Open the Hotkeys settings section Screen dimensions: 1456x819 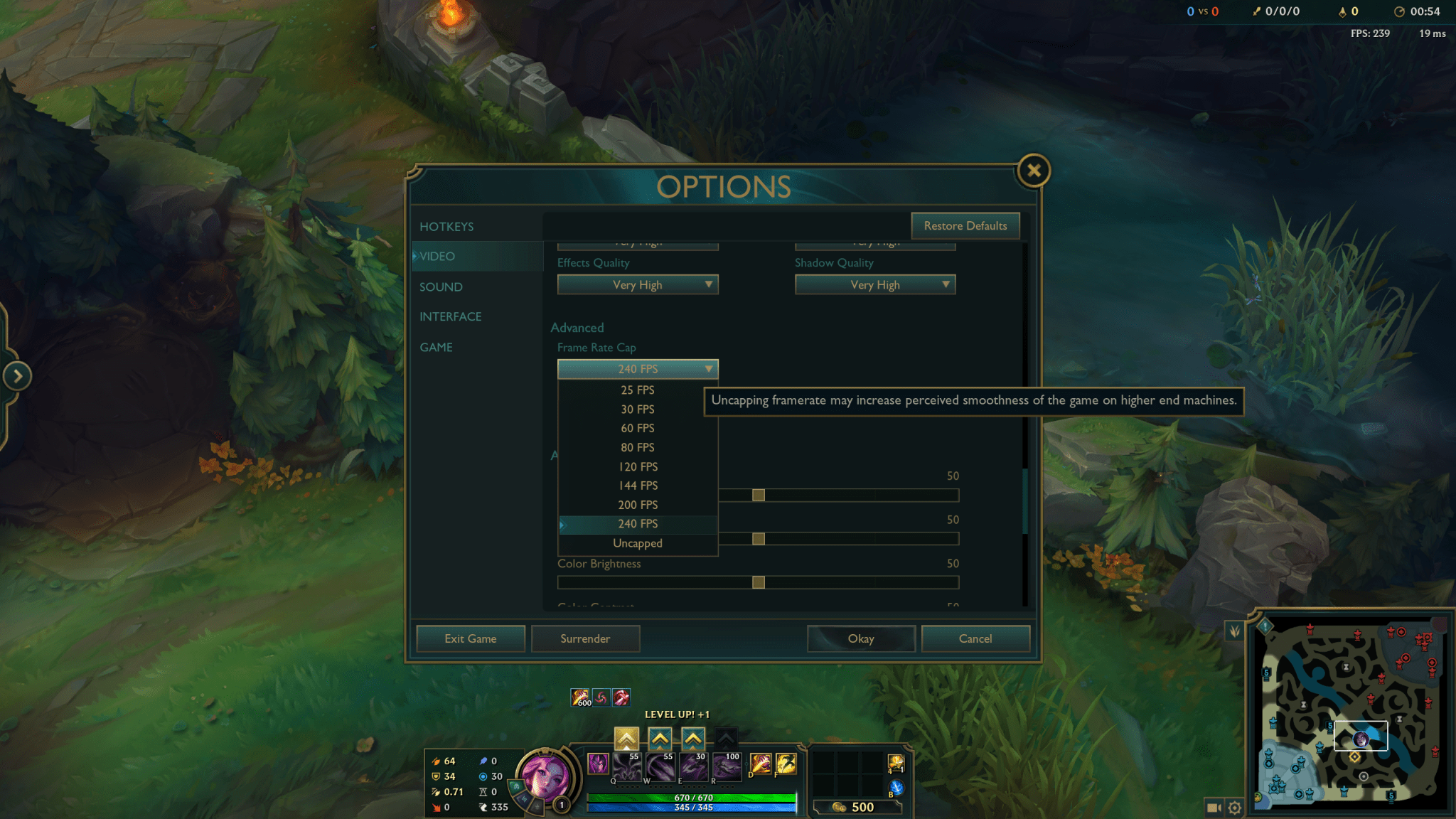click(446, 227)
